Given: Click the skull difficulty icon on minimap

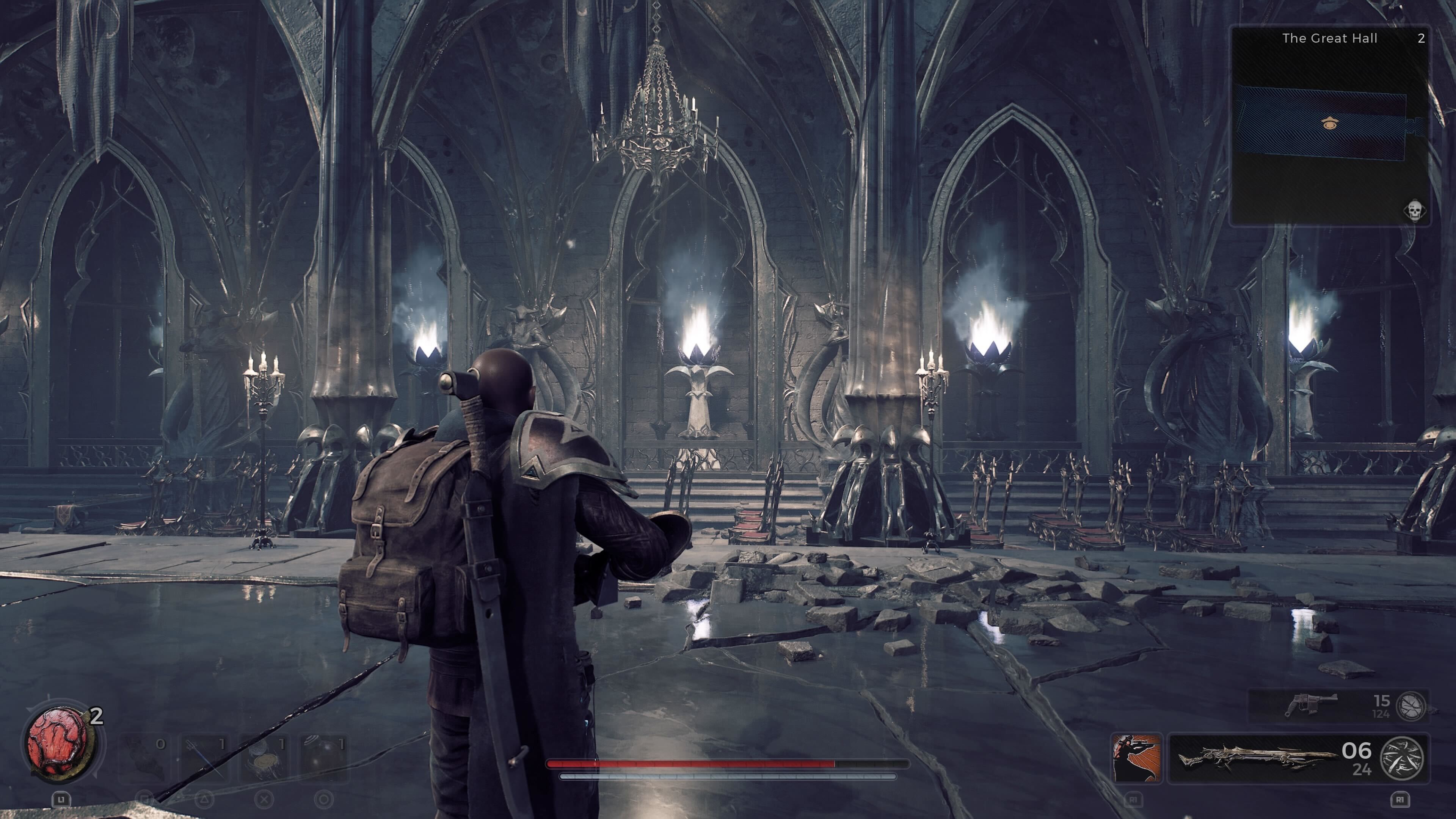Looking at the screenshot, I should [x=1414, y=211].
